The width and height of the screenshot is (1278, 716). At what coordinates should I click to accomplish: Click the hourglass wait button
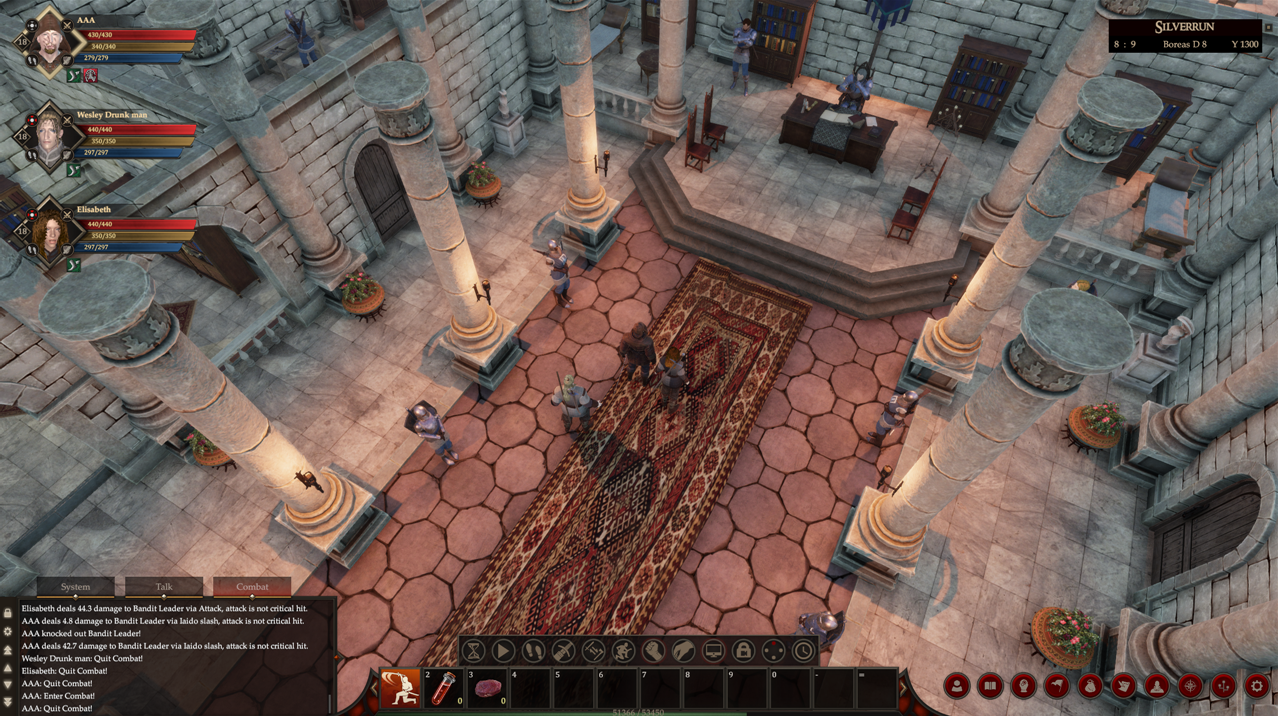pyautogui.click(x=474, y=652)
